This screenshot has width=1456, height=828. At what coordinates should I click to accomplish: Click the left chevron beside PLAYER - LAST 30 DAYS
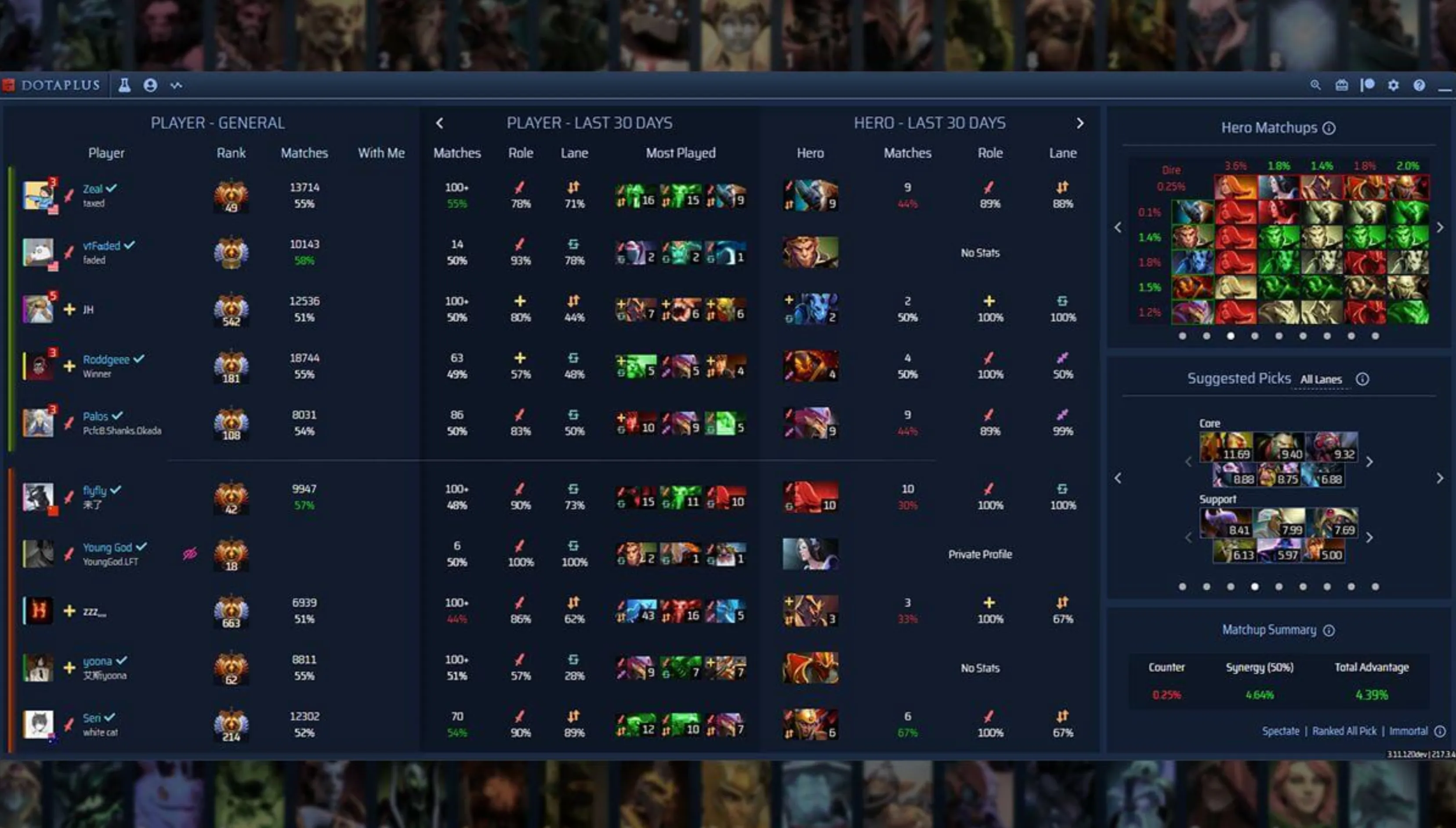tap(440, 123)
